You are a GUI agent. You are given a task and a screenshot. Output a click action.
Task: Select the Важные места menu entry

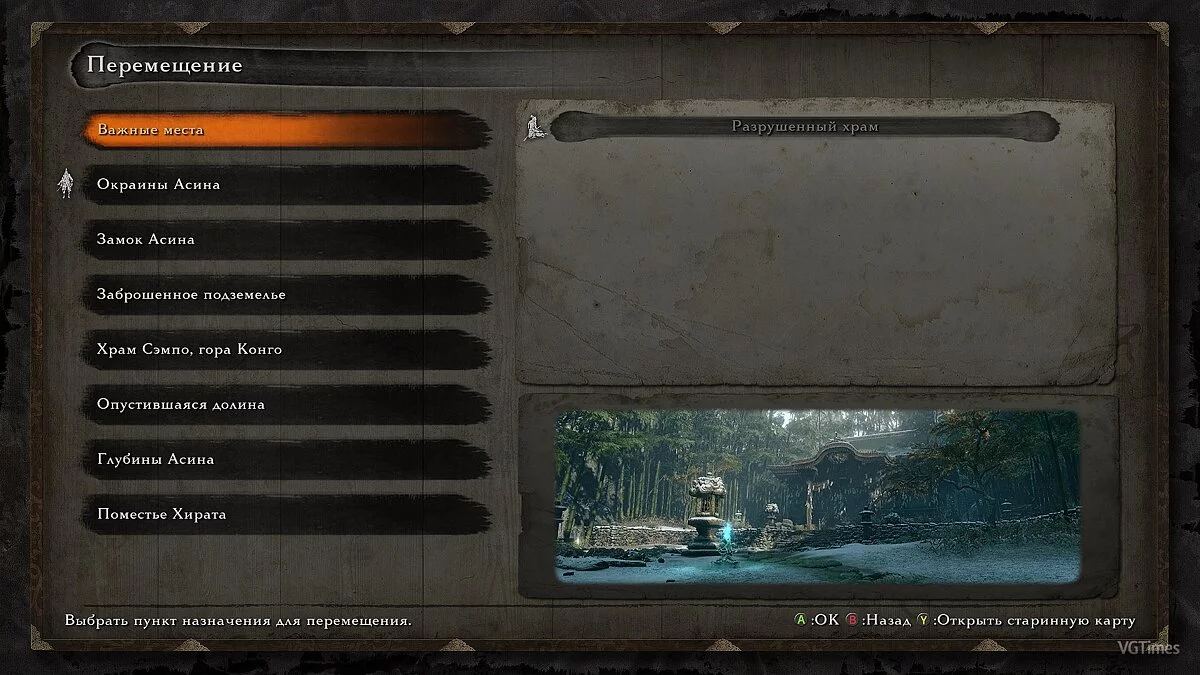click(x=287, y=130)
